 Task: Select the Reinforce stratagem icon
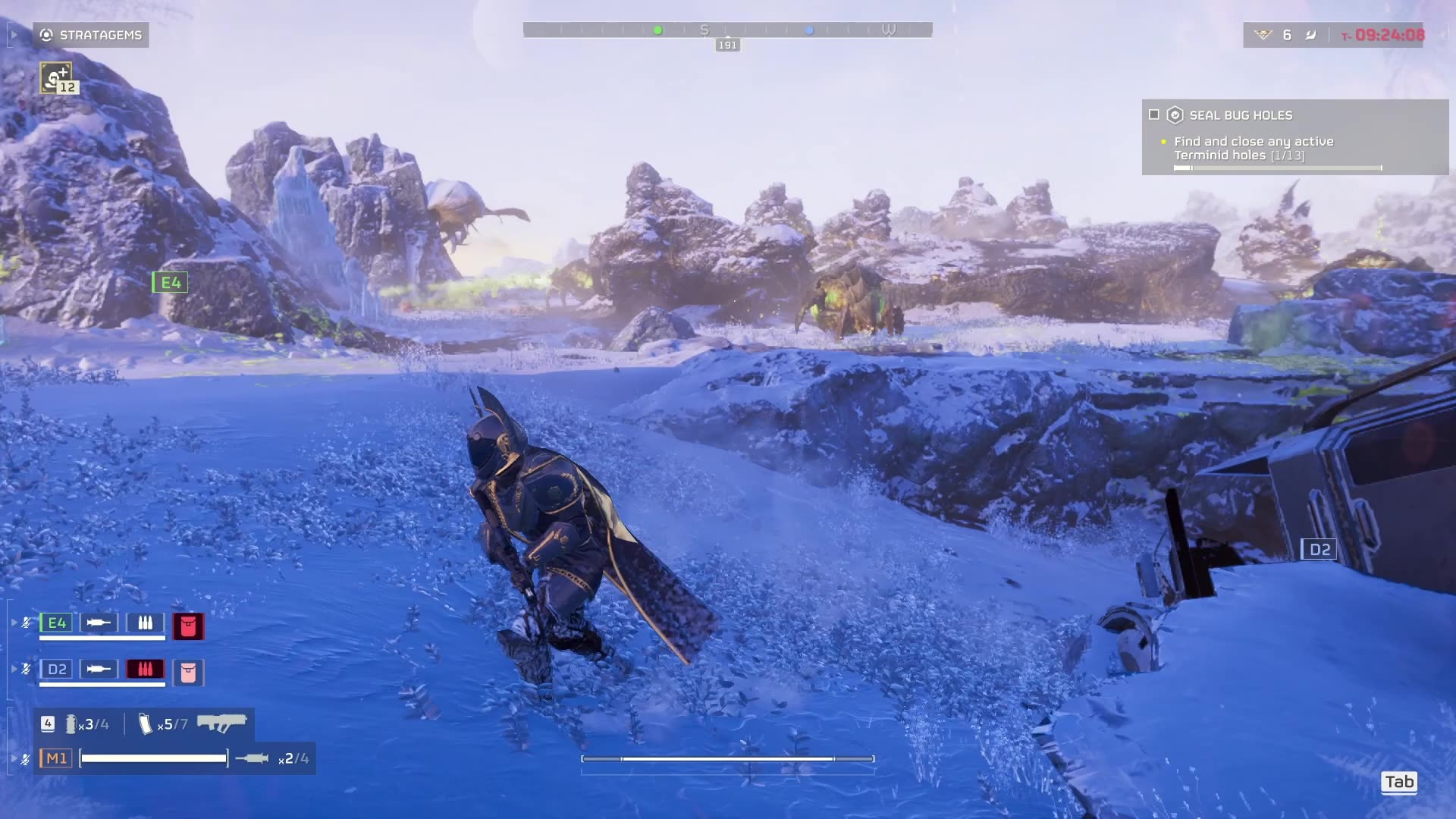[56, 77]
